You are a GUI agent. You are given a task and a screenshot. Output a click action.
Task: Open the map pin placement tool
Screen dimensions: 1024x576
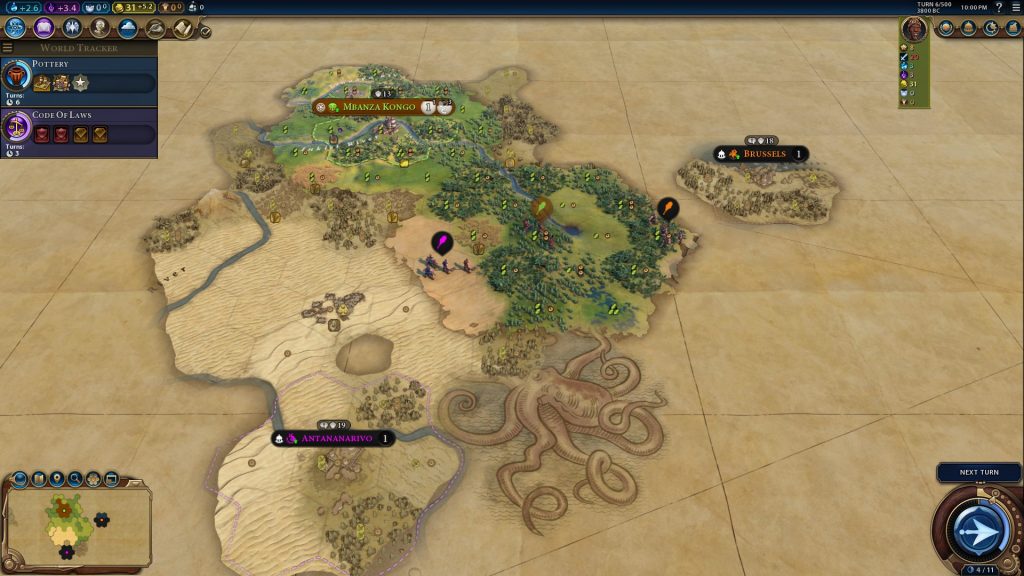click(58, 479)
